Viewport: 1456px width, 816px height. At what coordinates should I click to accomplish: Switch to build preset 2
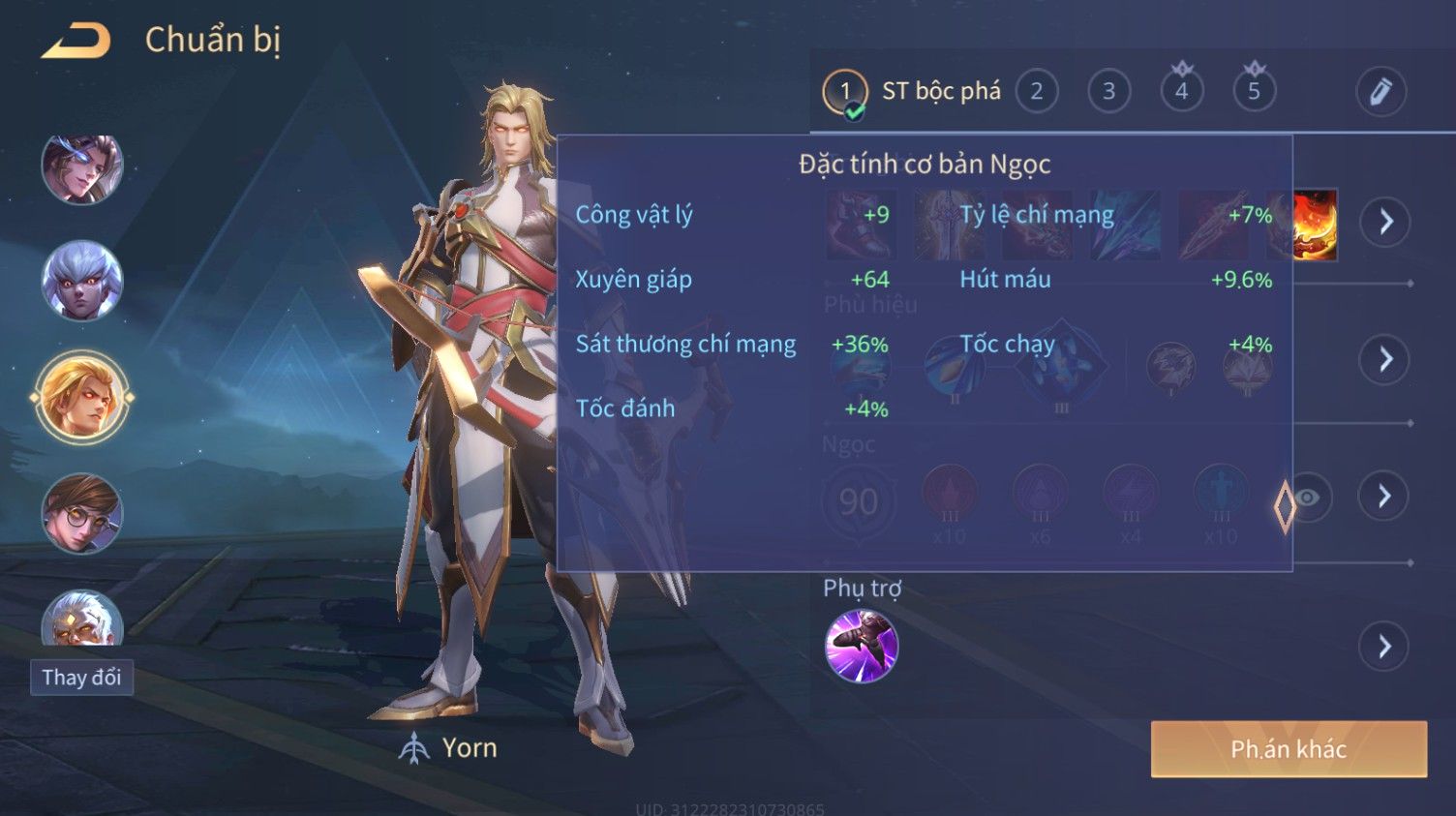pyautogui.click(x=1036, y=92)
